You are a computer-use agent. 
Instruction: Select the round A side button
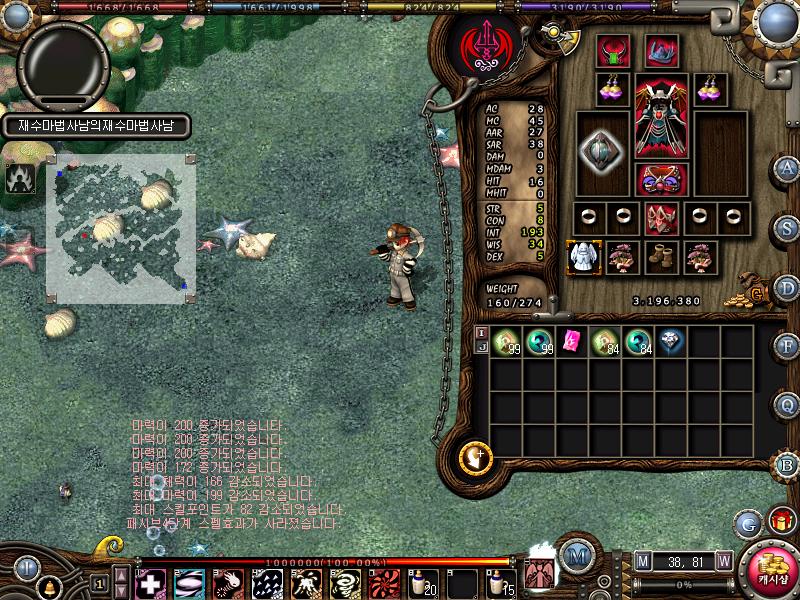click(x=788, y=168)
